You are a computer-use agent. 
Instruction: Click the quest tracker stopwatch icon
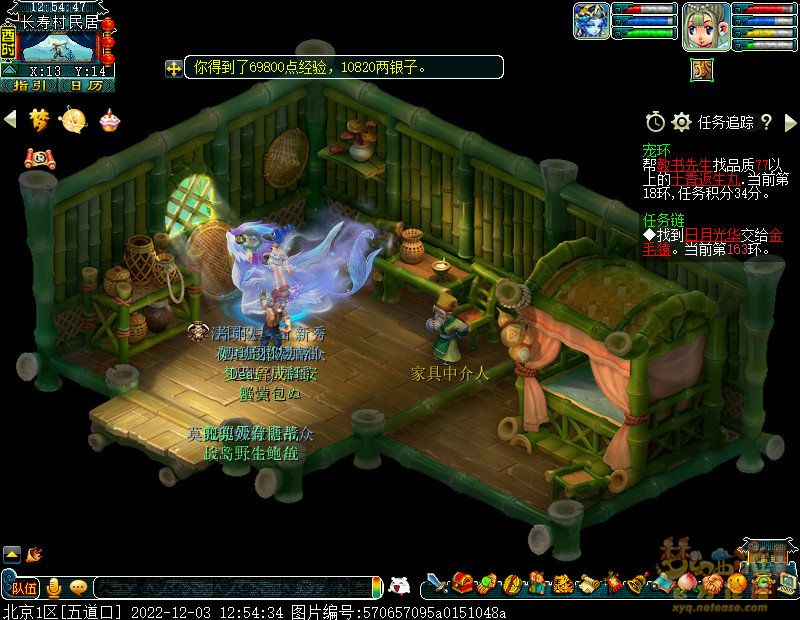tap(654, 122)
